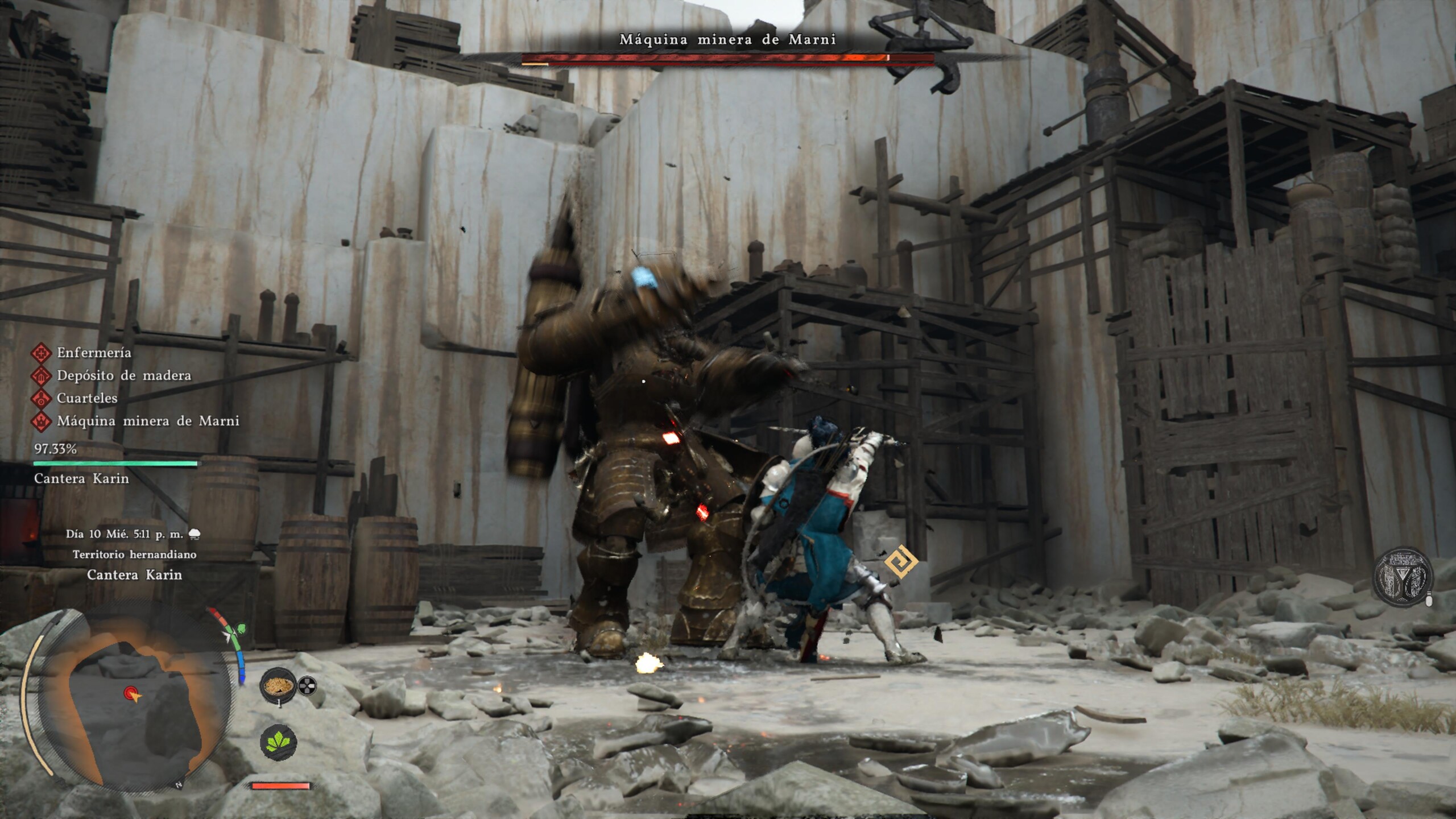Click the gold square lock-on marker
1456x819 pixels.
(901, 561)
